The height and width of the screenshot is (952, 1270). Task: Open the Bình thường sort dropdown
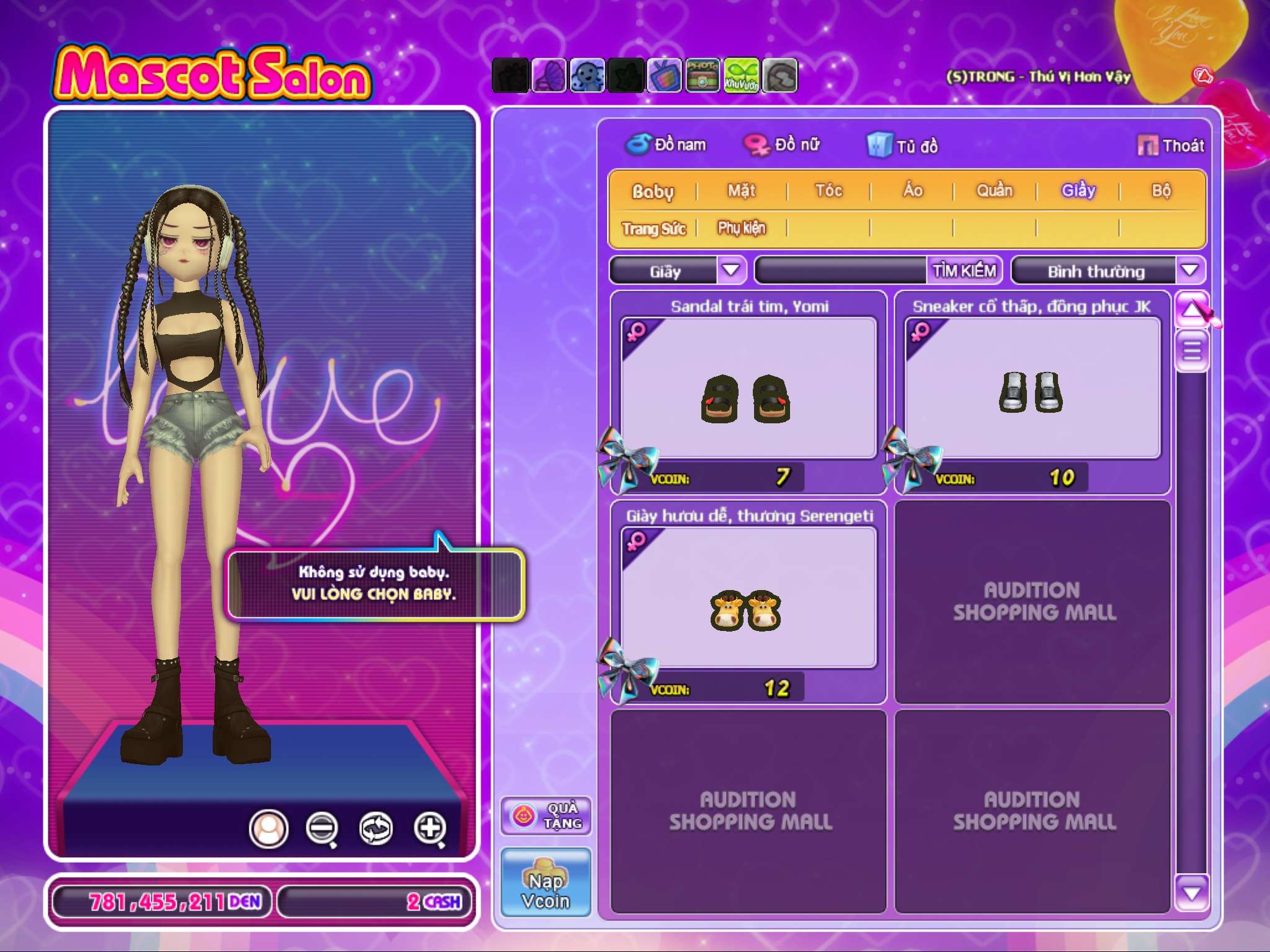pos(1189,271)
